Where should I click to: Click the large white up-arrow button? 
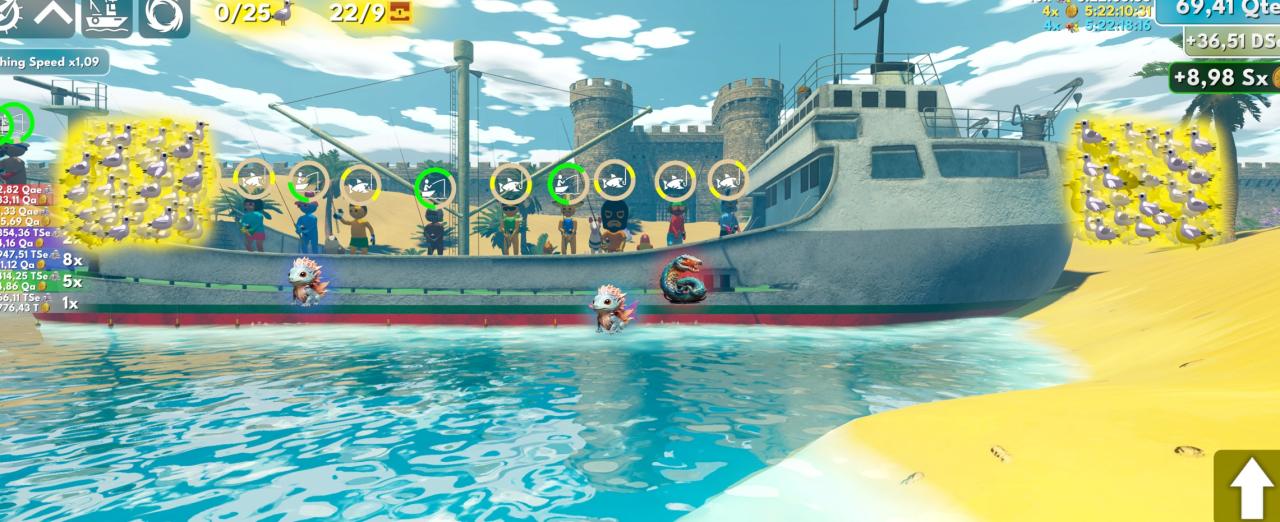click(1249, 488)
